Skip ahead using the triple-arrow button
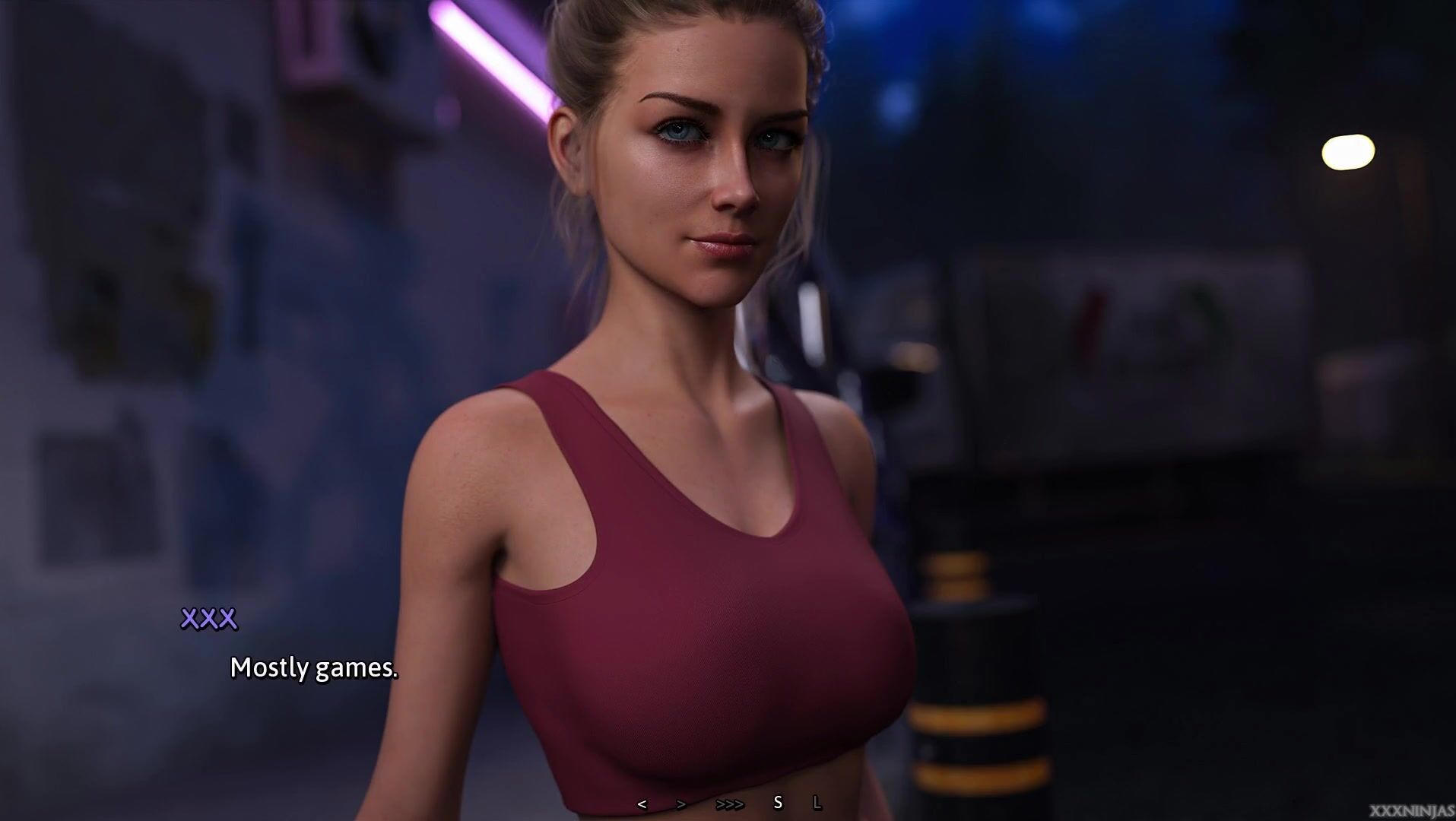1456x821 pixels. (730, 804)
